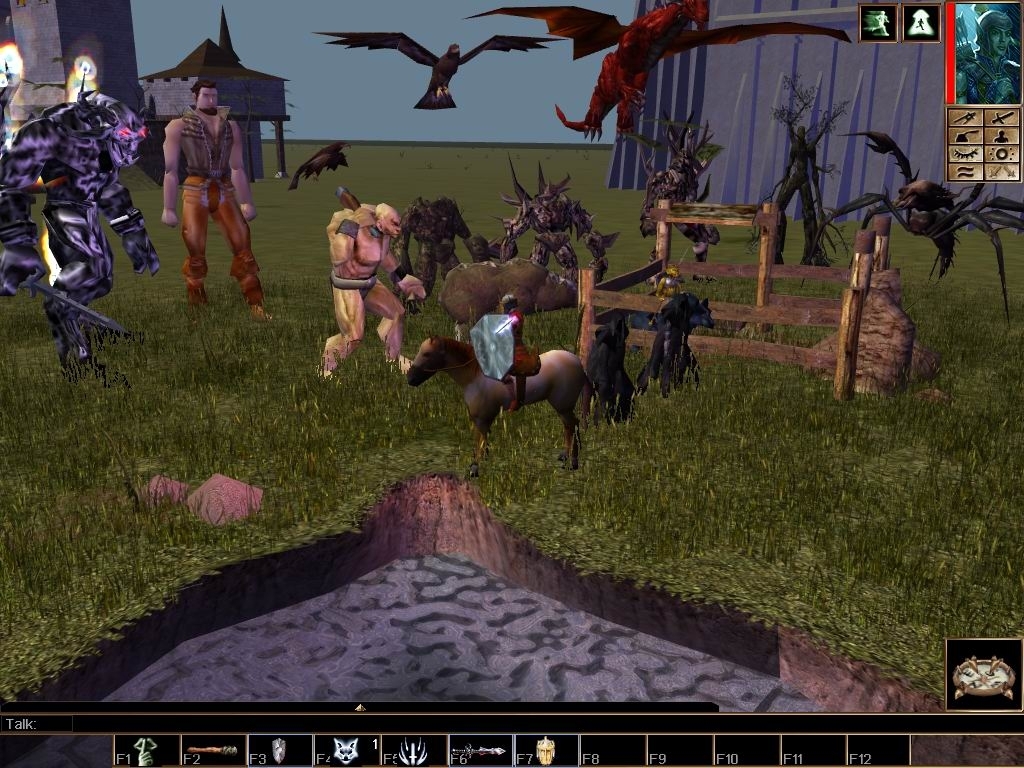Click the person silhouette panel button

click(x=1003, y=136)
